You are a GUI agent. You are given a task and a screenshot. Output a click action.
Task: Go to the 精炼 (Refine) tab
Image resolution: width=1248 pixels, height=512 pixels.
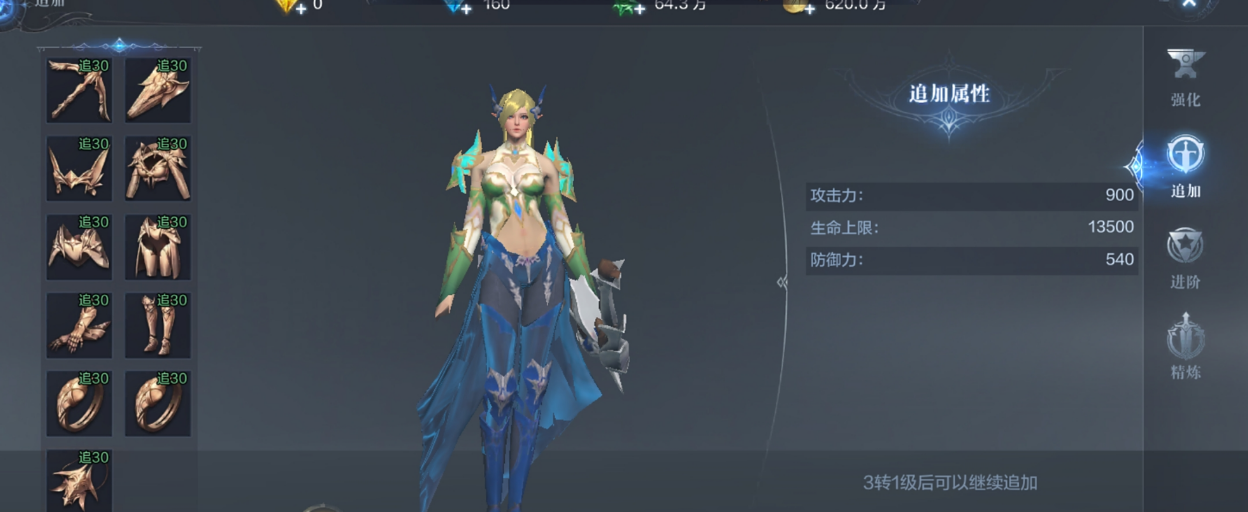tap(1185, 347)
